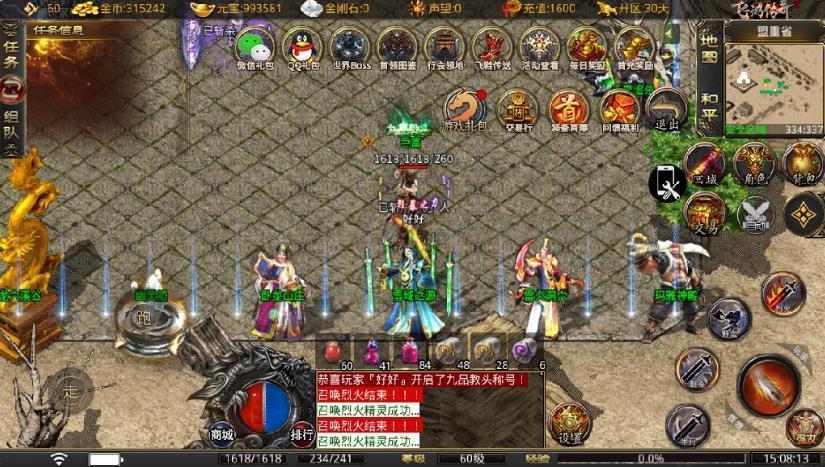The image size is (825, 467).
Task: Tap the phone repair tool overlay icon
Action: [x=666, y=184]
